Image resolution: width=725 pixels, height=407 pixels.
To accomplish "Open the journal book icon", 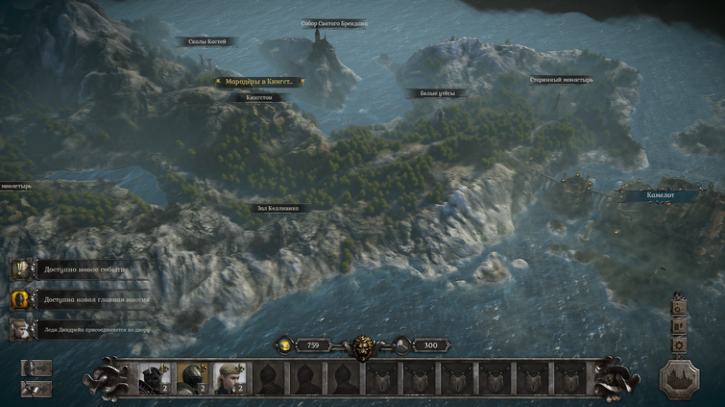I will point(679,327).
